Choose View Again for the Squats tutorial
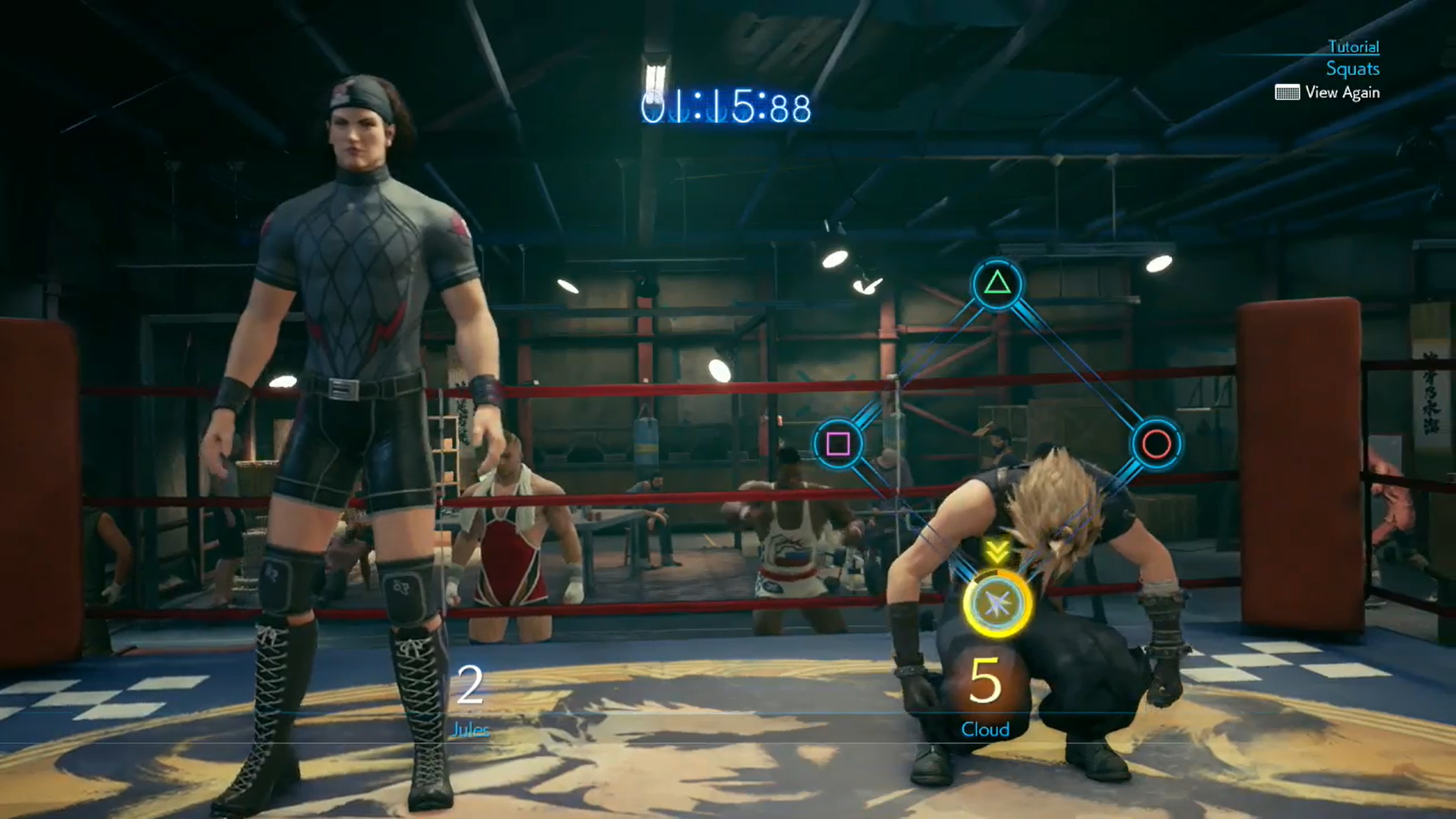 [1328, 93]
